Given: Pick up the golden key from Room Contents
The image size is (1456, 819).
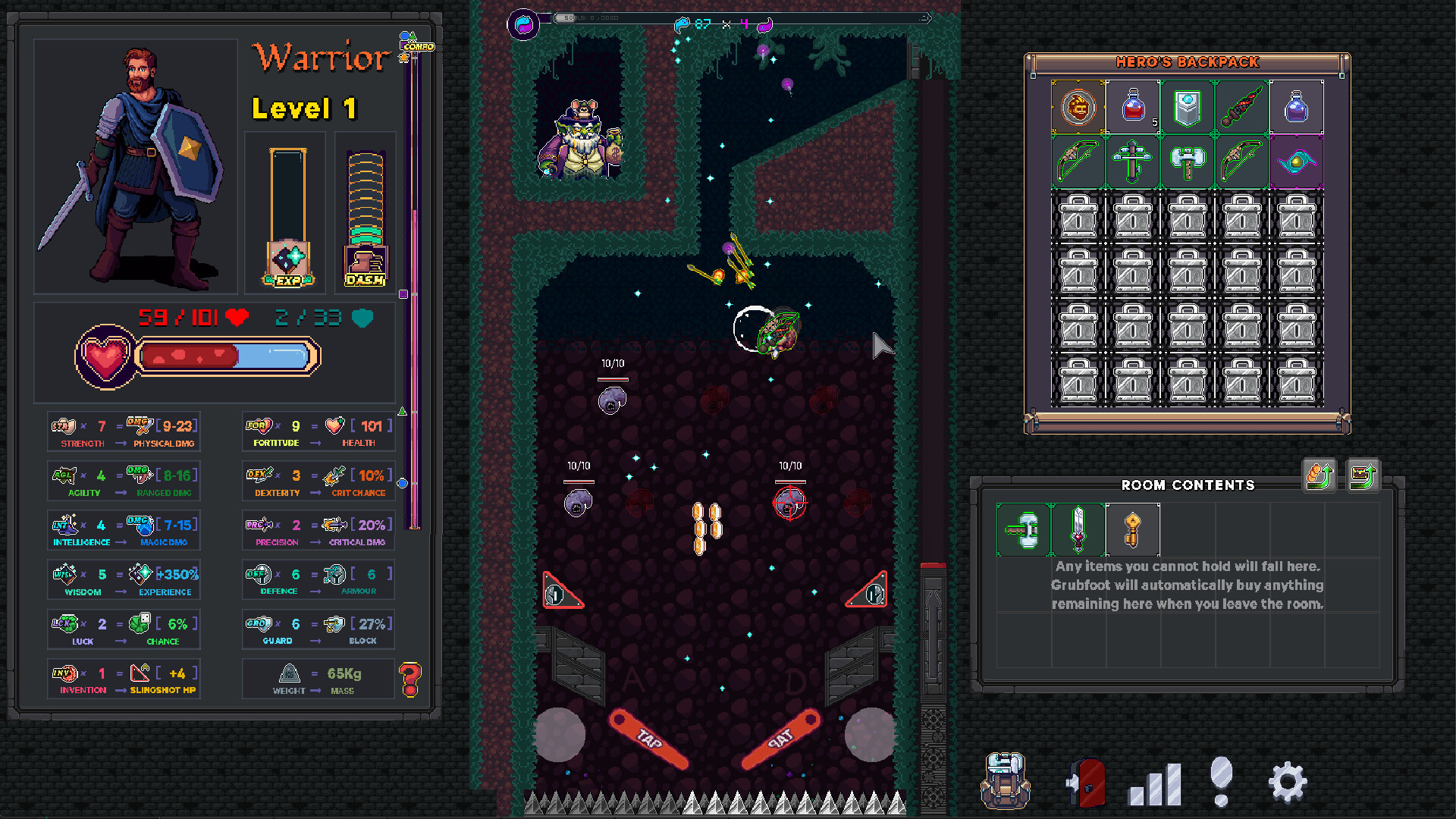Looking at the screenshot, I should tap(1132, 529).
